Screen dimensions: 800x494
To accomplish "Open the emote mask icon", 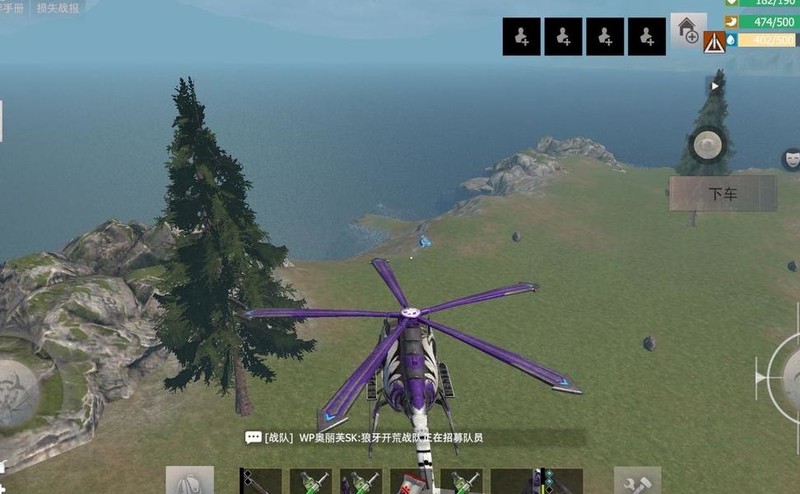I will 791,158.
